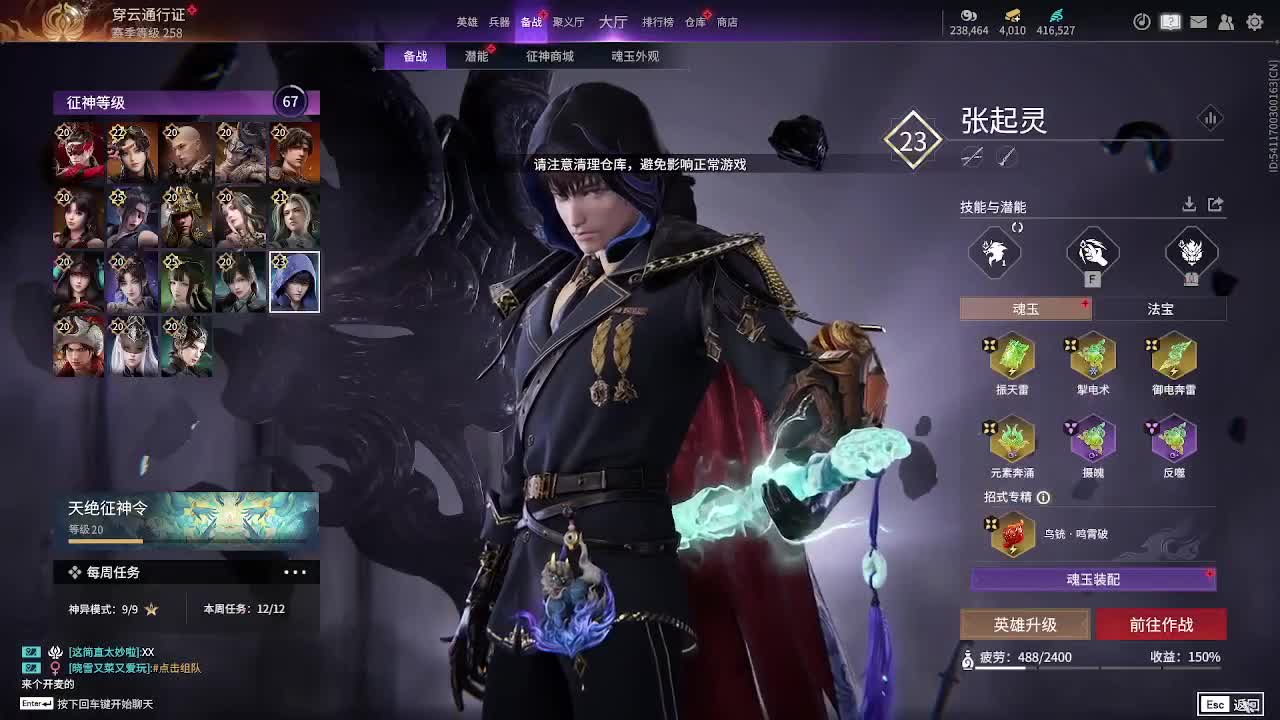Toggle to the 魂玉 tab
The image size is (1280, 720).
point(1026,309)
